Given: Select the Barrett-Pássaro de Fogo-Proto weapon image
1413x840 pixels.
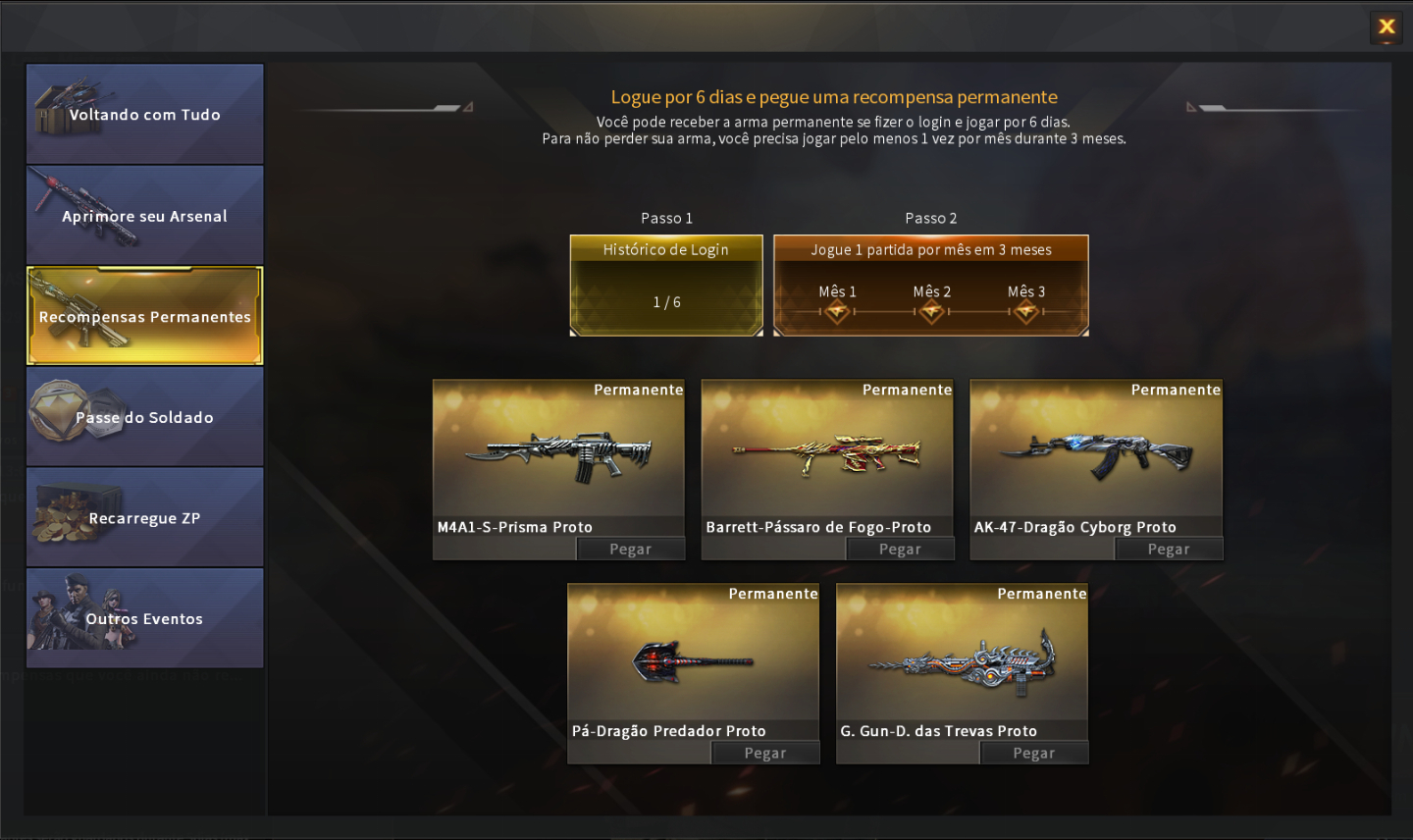Looking at the screenshot, I should (x=827, y=455).
